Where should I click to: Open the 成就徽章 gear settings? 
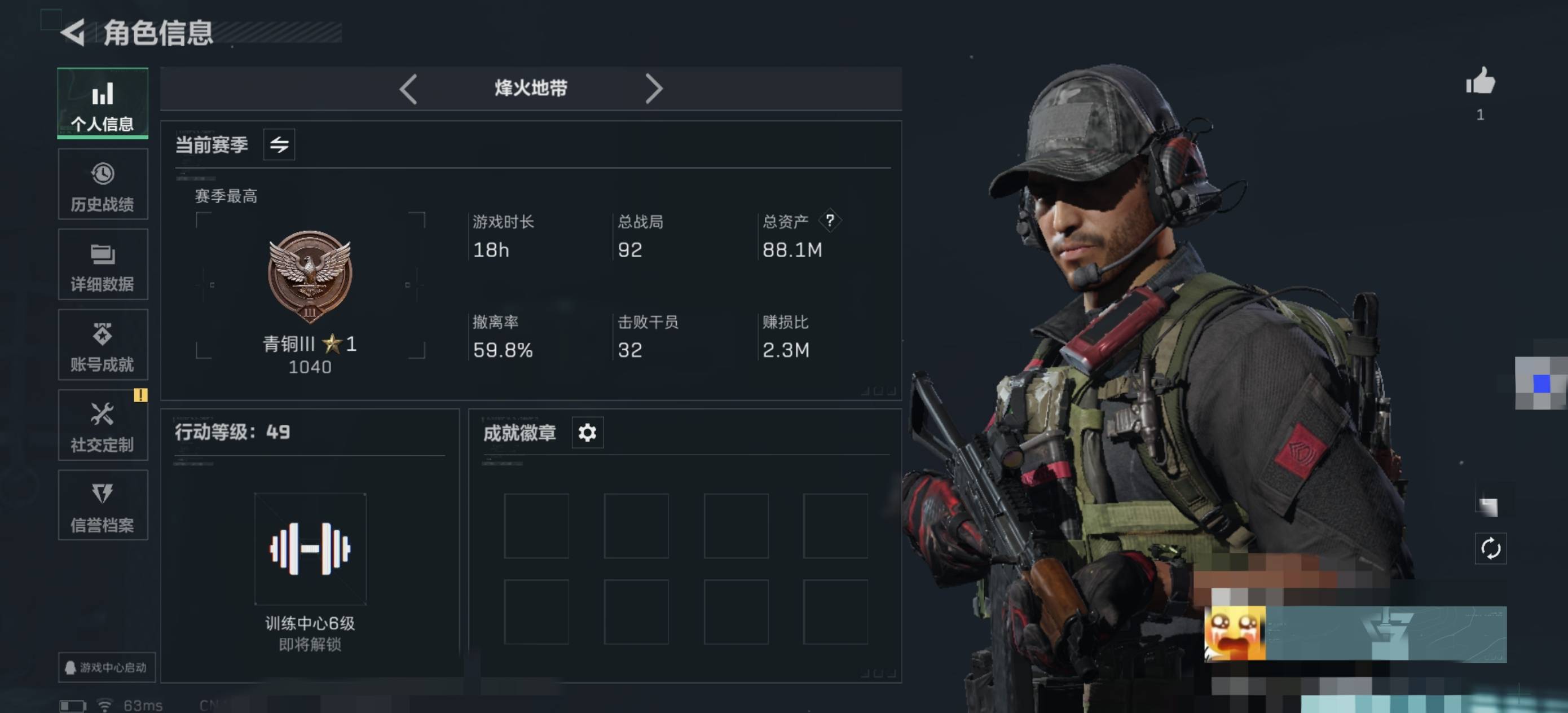587,432
